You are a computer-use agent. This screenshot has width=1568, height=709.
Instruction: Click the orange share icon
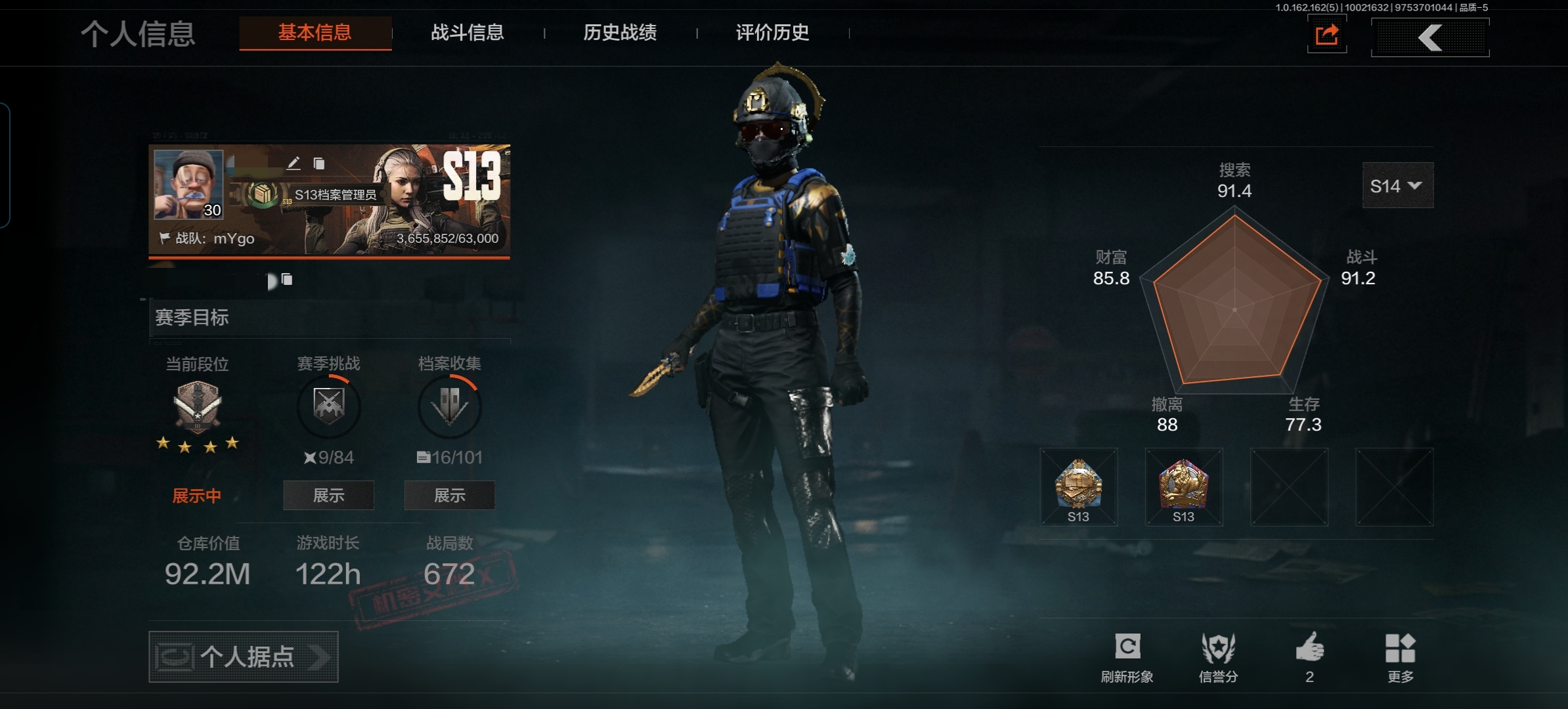tap(1327, 35)
